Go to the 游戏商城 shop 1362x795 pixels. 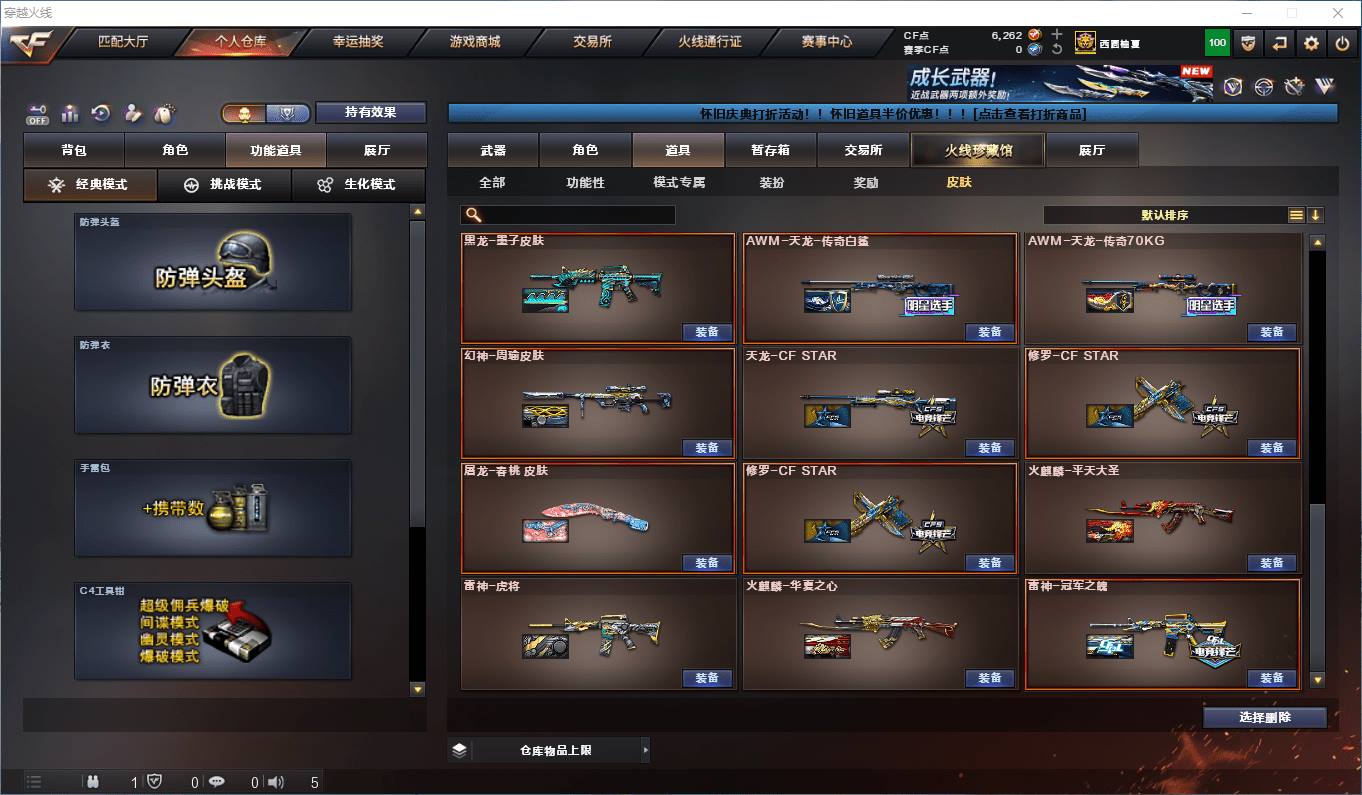tap(474, 42)
